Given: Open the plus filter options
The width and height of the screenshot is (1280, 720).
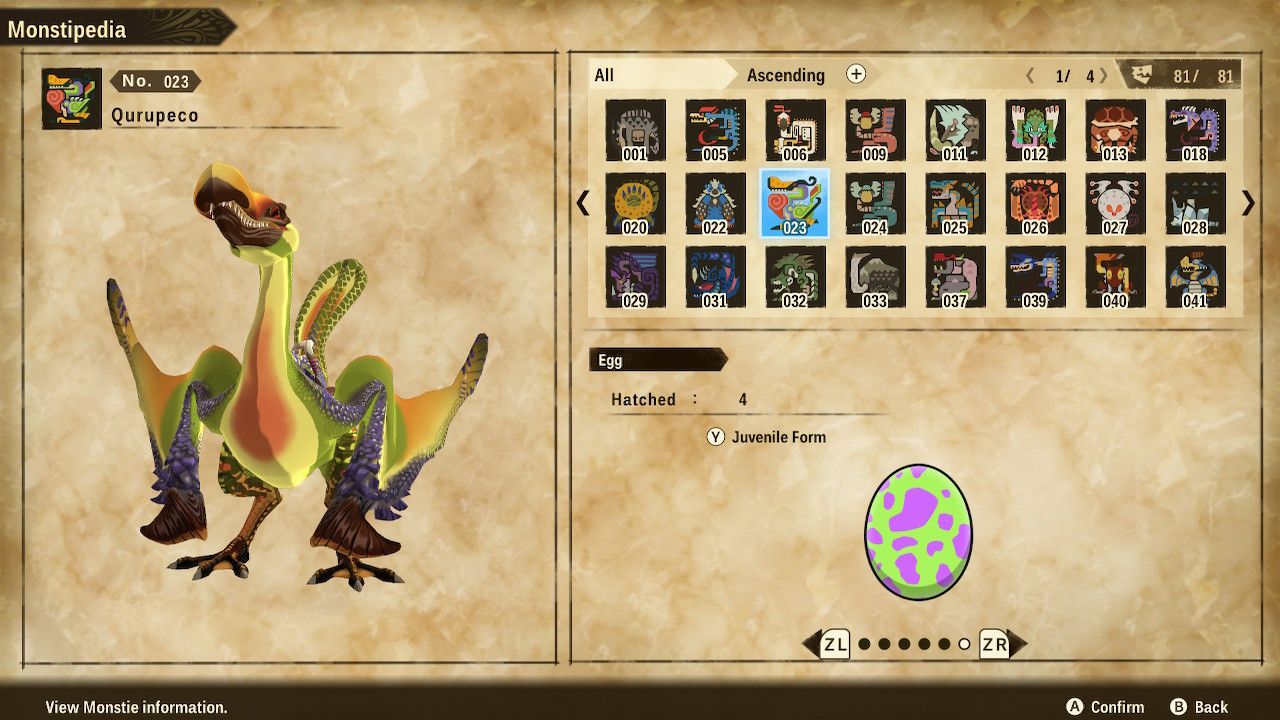Looking at the screenshot, I should 856,75.
